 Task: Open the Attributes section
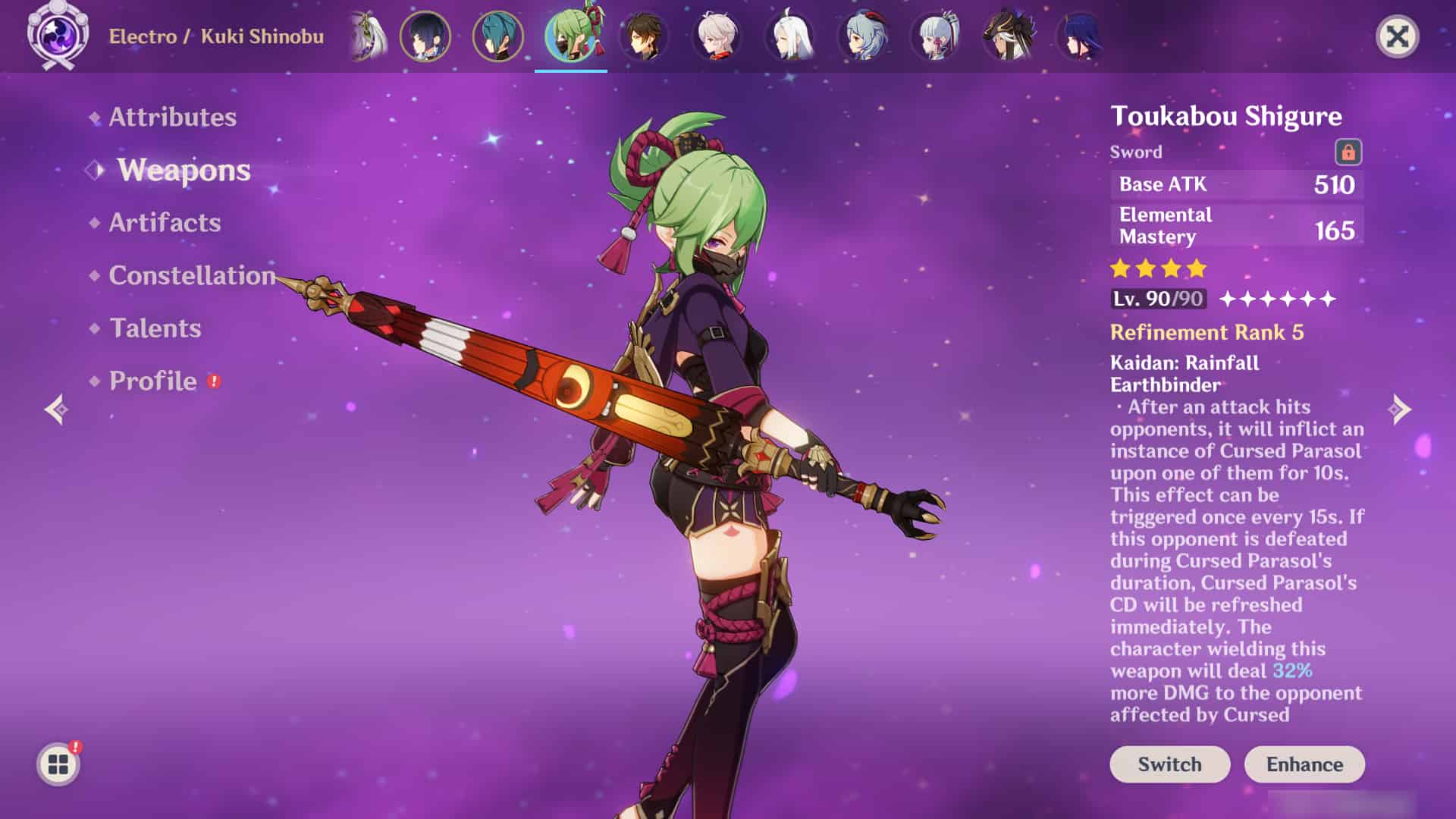click(172, 117)
